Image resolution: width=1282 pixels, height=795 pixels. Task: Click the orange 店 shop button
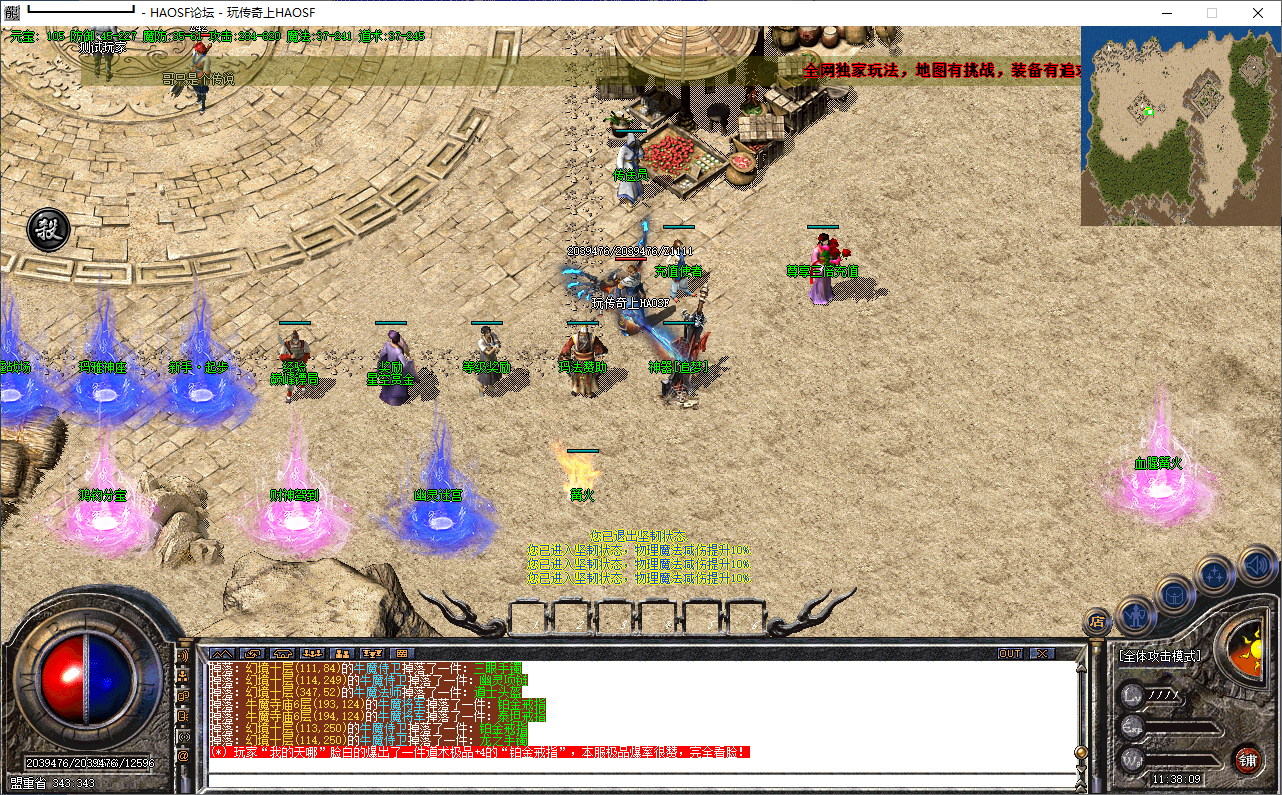pos(1097,621)
